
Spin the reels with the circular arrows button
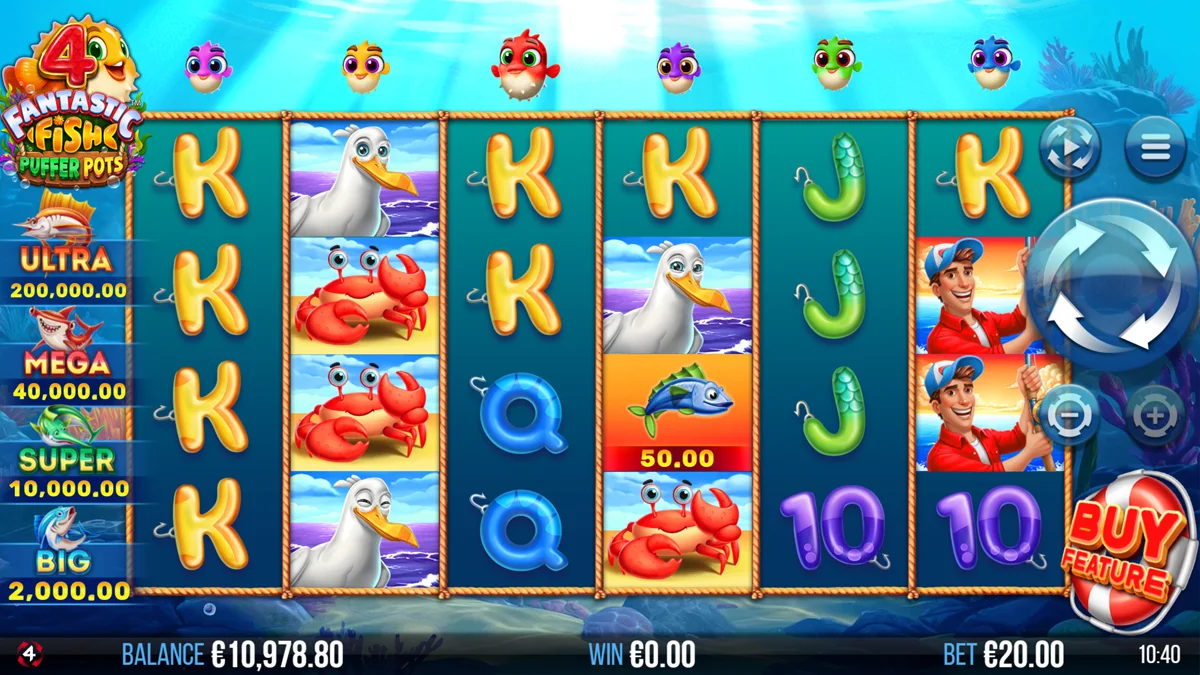point(1110,284)
